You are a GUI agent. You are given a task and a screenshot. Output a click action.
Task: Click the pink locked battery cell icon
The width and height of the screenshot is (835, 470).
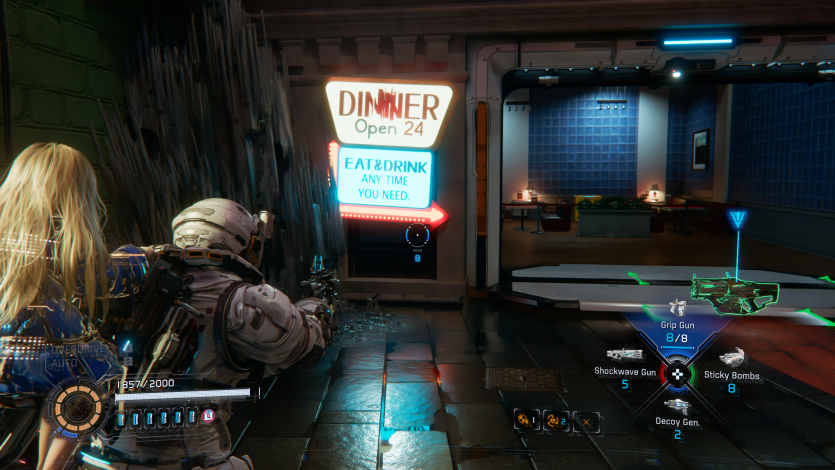point(208,416)
